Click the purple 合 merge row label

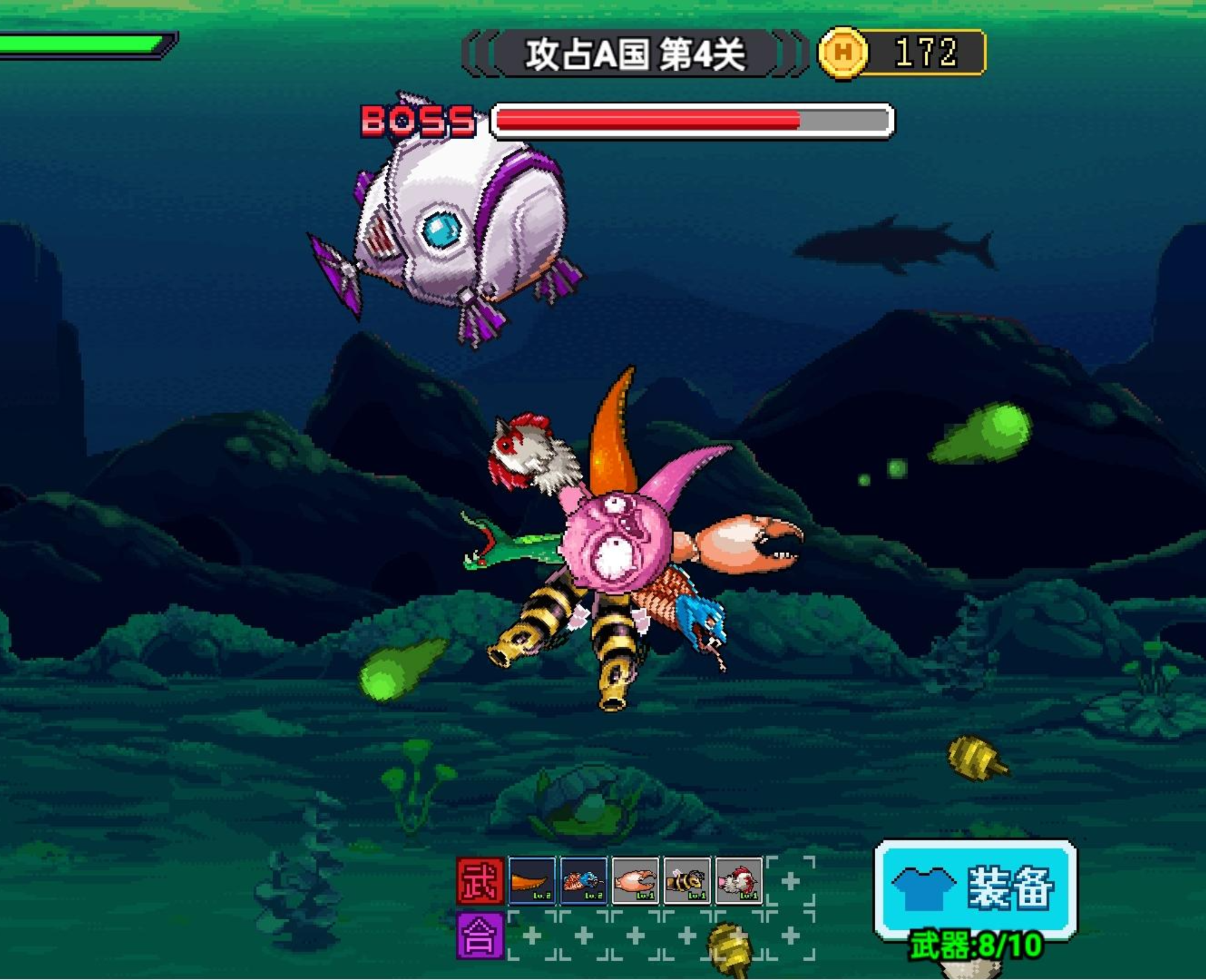click(x=480, y=936)
